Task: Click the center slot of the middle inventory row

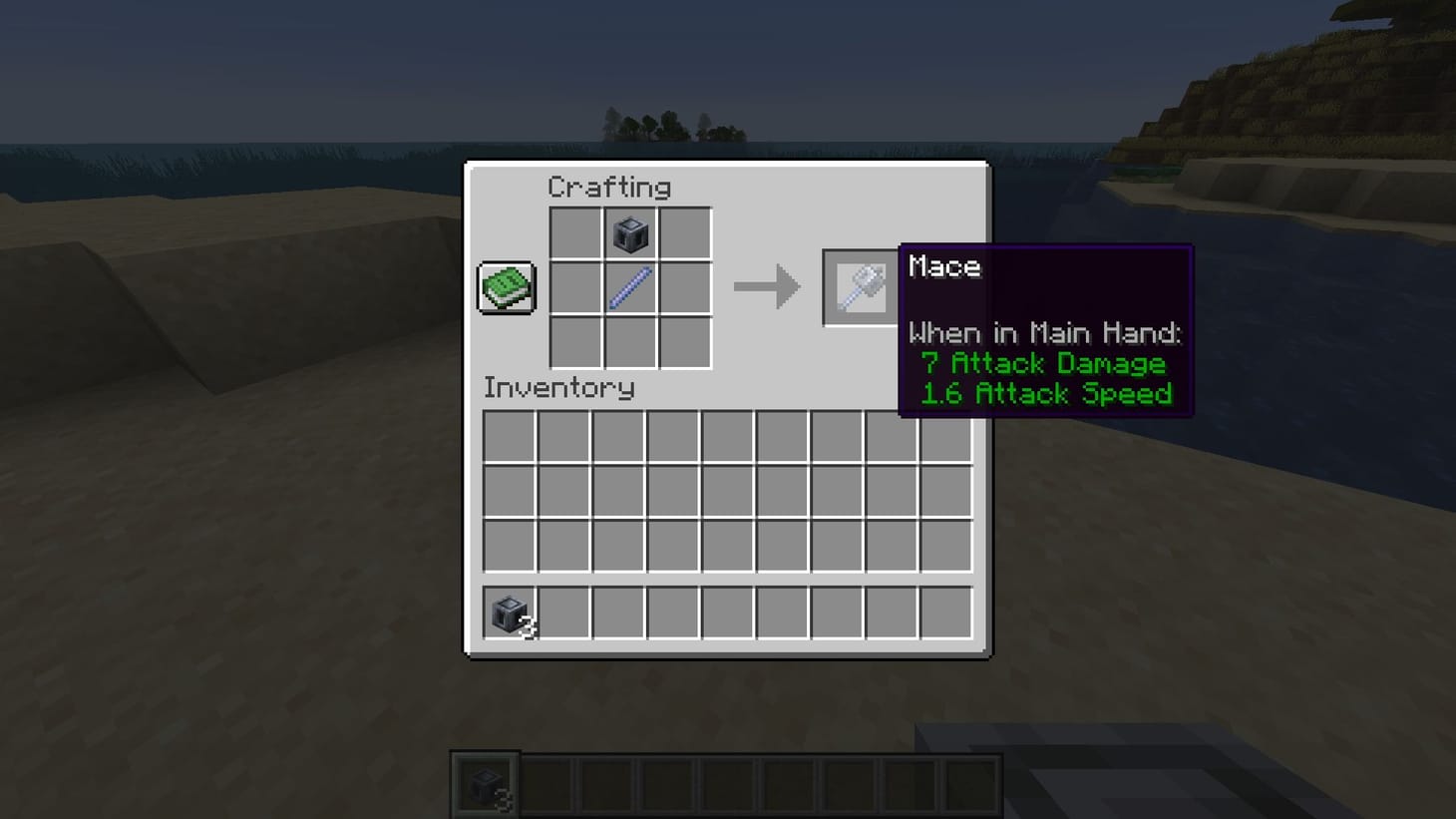Action: (x=727, y=490)
